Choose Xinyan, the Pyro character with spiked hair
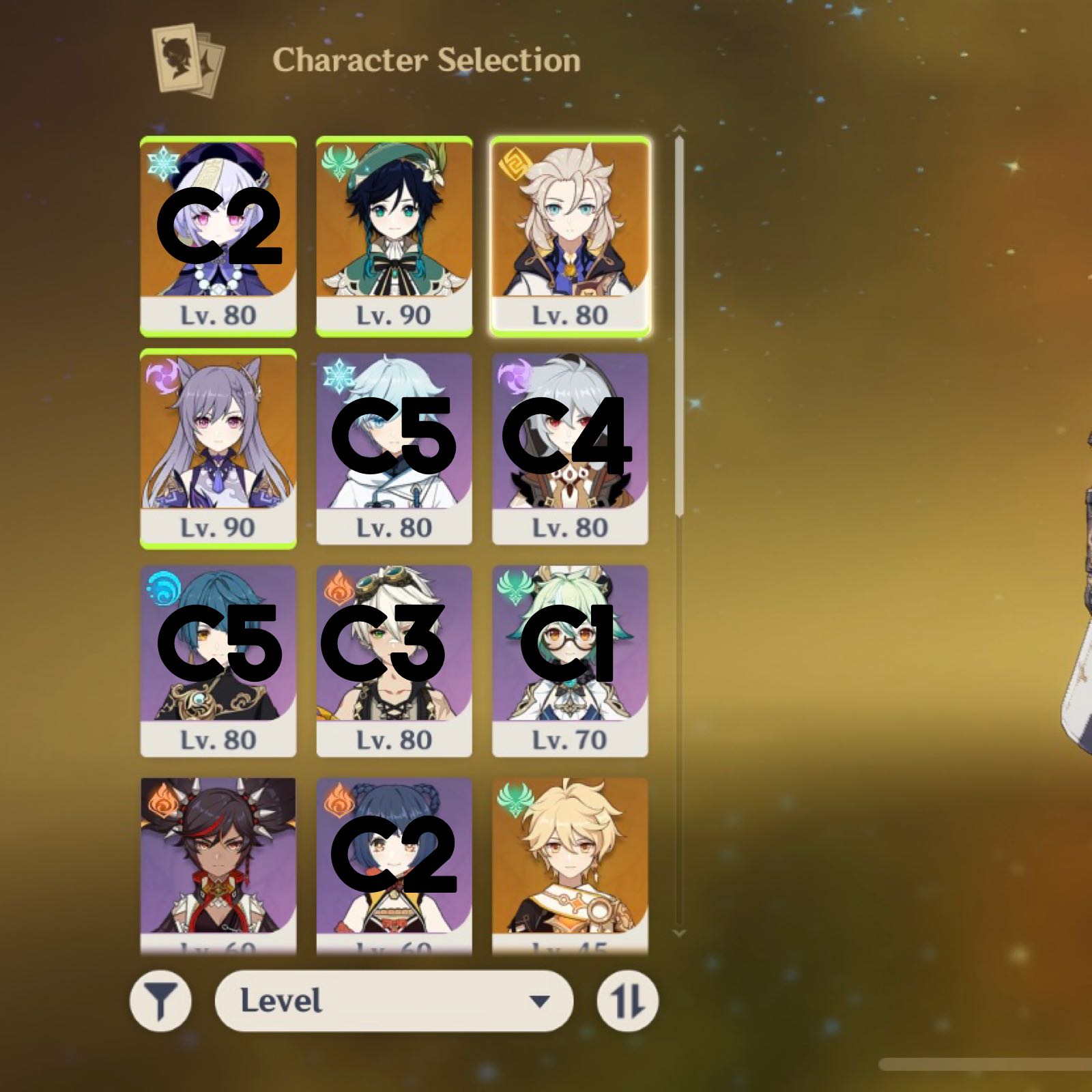The height and width of the screenshot is (1092, 1092). (x=218, y=863)
